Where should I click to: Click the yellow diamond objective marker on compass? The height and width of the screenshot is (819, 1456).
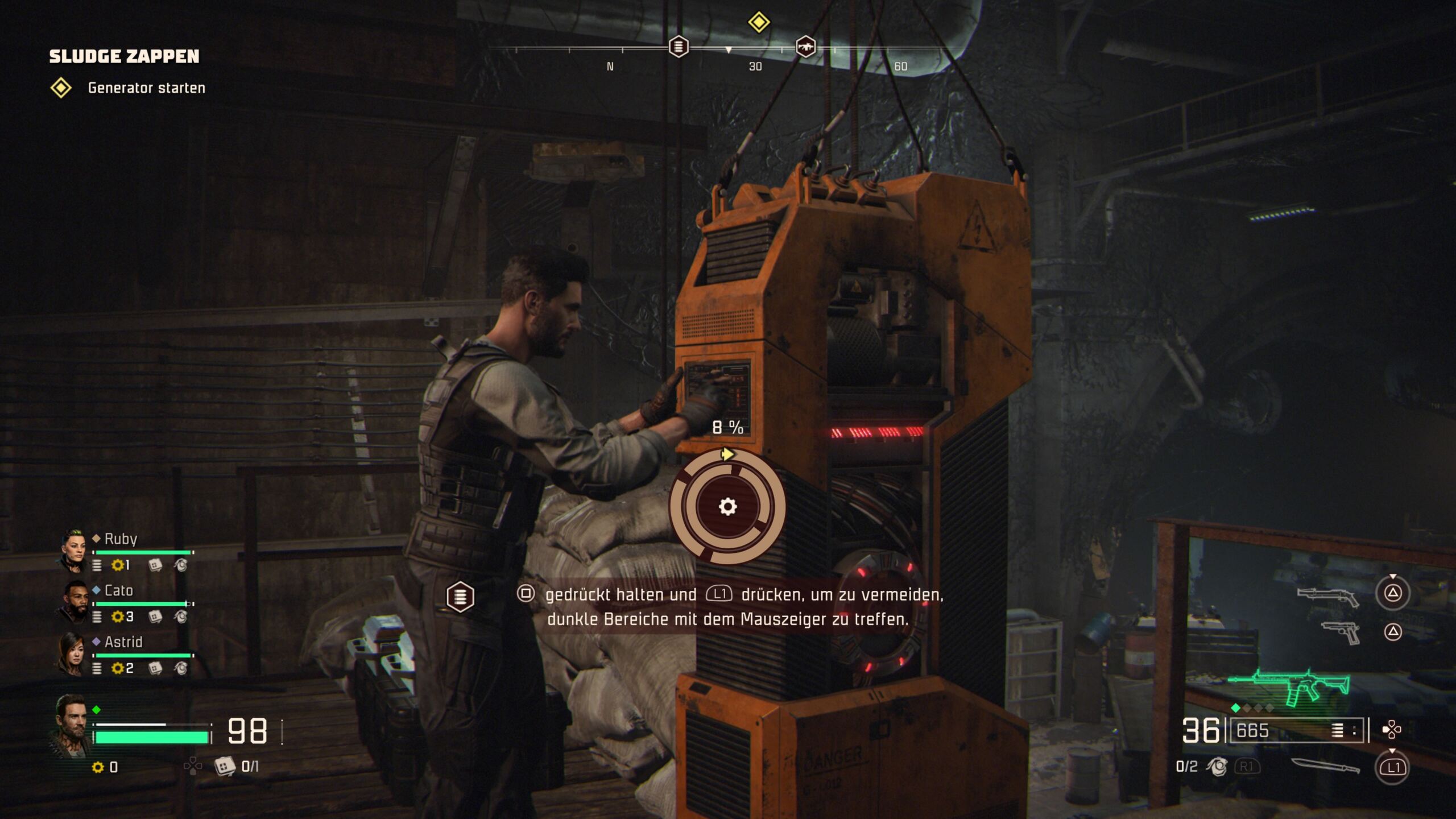(759, 23)
